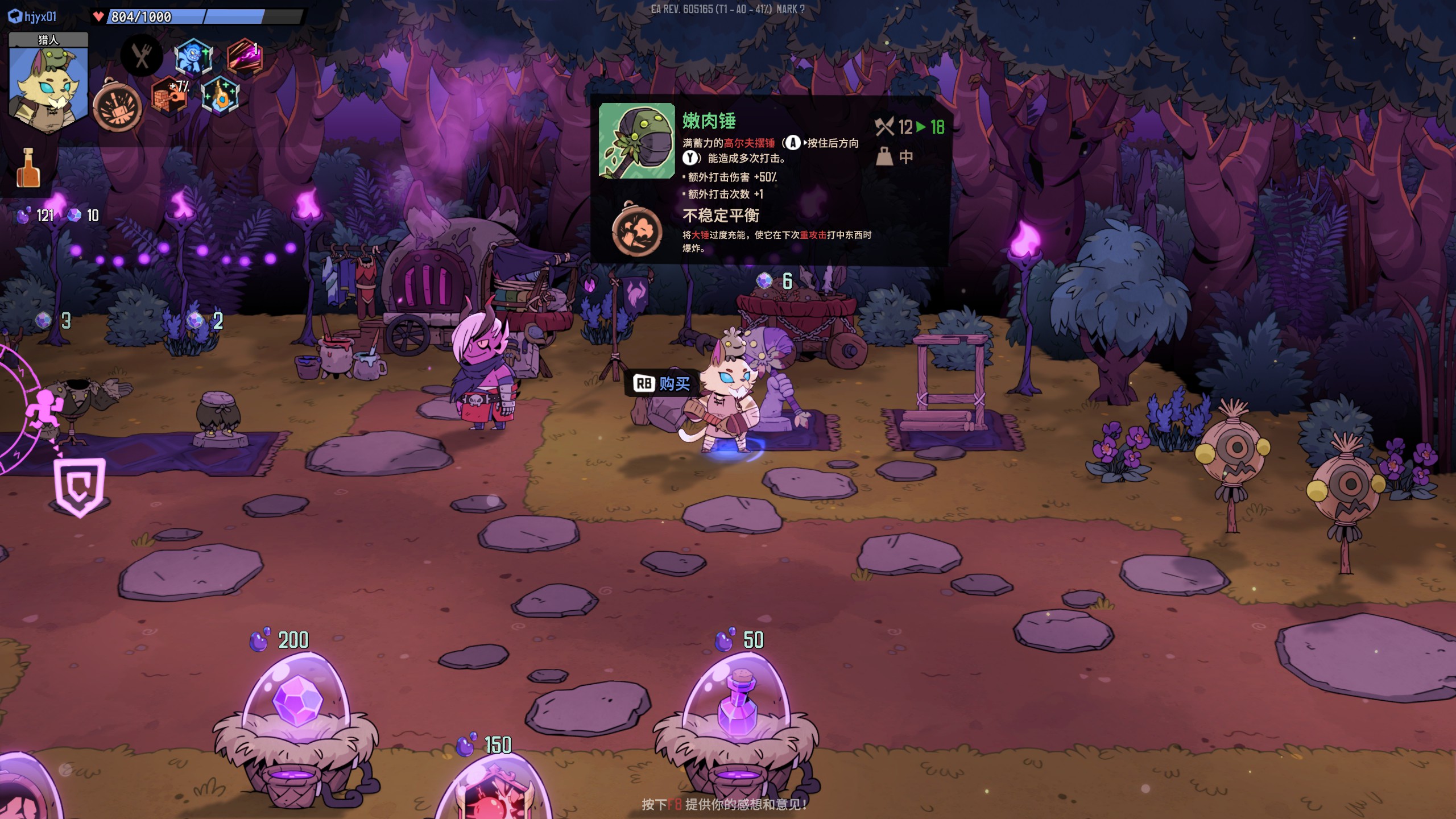Open the crossed fork and knife icon
The image size is (1456, 819).
click(142, 56)
